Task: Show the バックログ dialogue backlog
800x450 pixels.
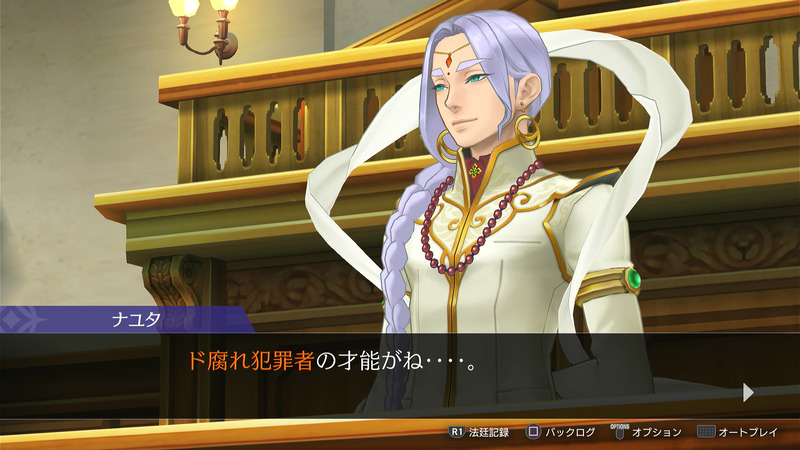Action: (562, 432)
